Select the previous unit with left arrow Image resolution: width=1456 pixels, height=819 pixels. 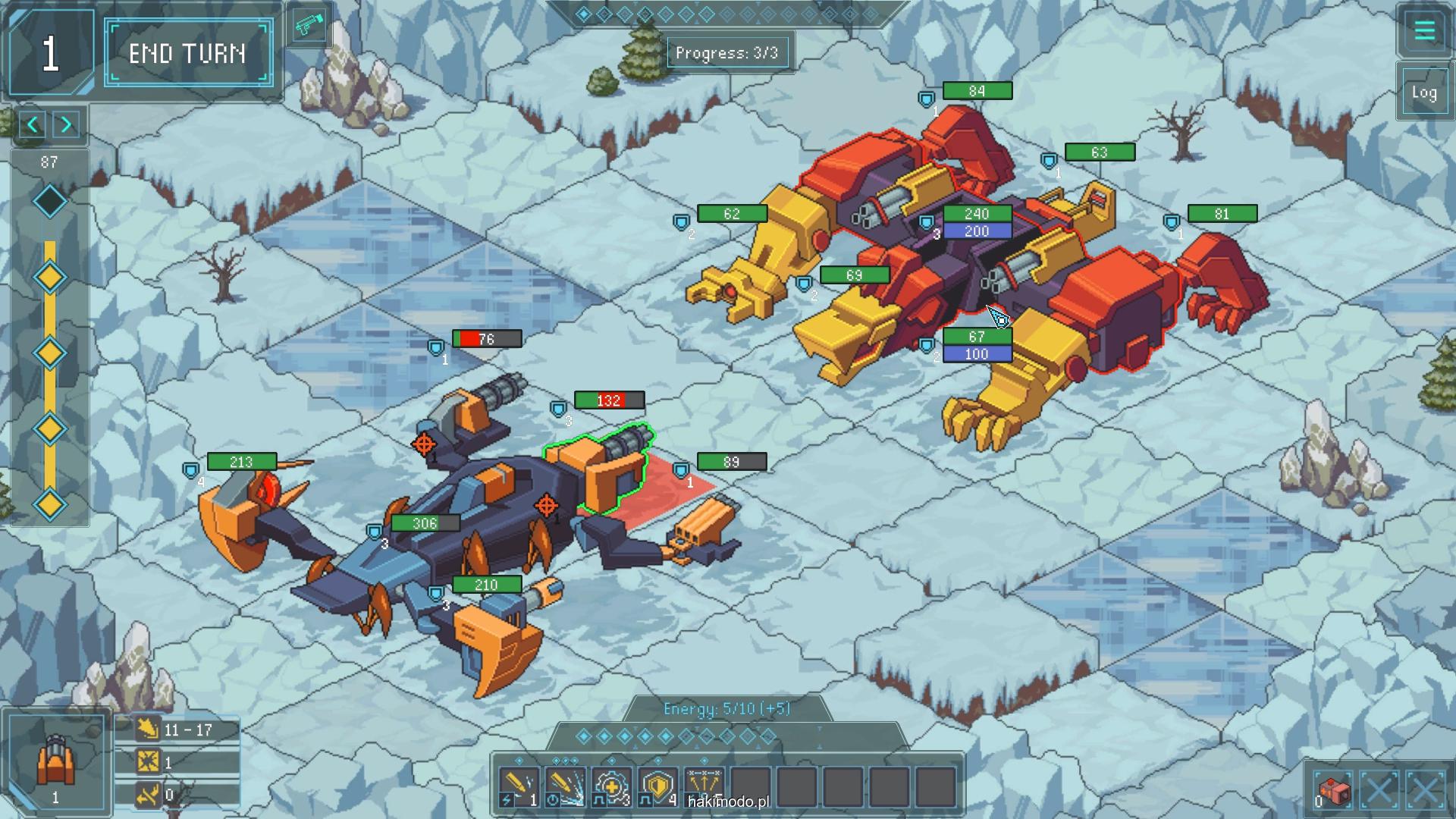pos(33,125)
